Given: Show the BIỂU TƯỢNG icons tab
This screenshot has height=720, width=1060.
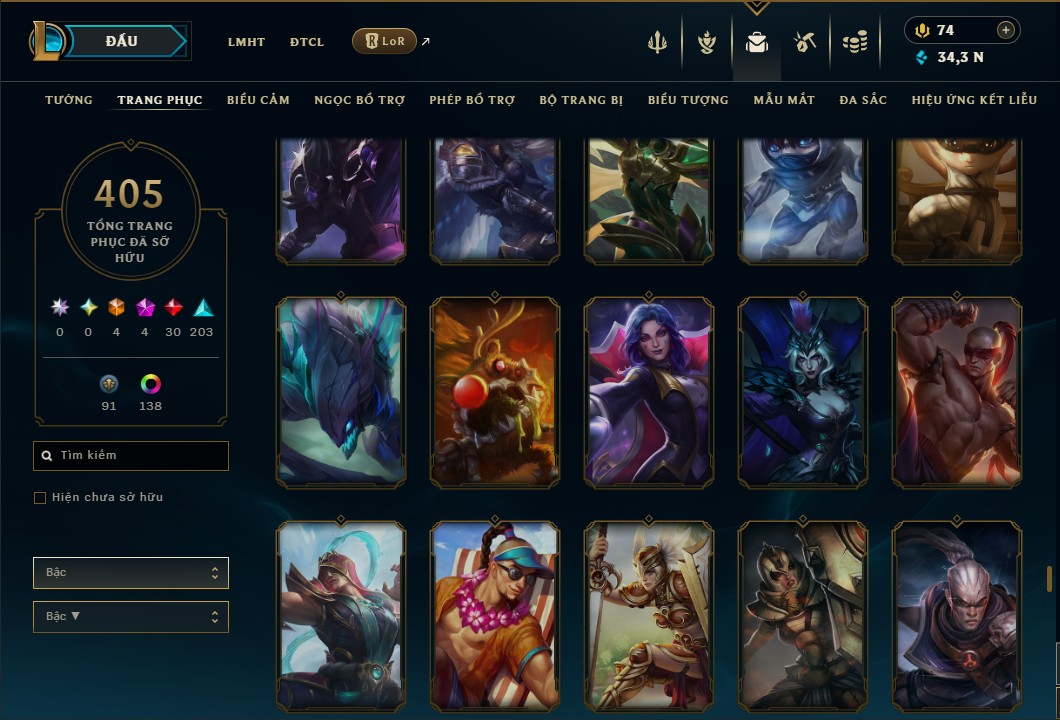Looking at the screenshot, I should click(688, 100).
